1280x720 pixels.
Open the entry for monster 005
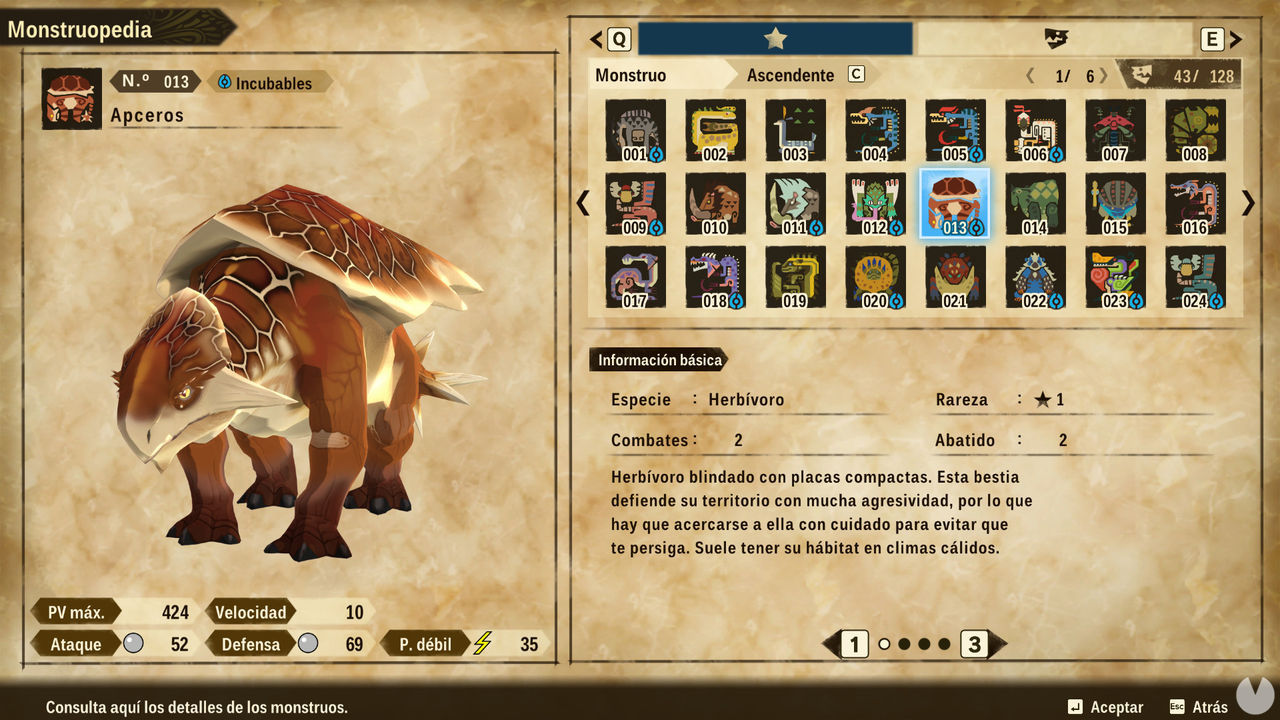click(955, 130)
